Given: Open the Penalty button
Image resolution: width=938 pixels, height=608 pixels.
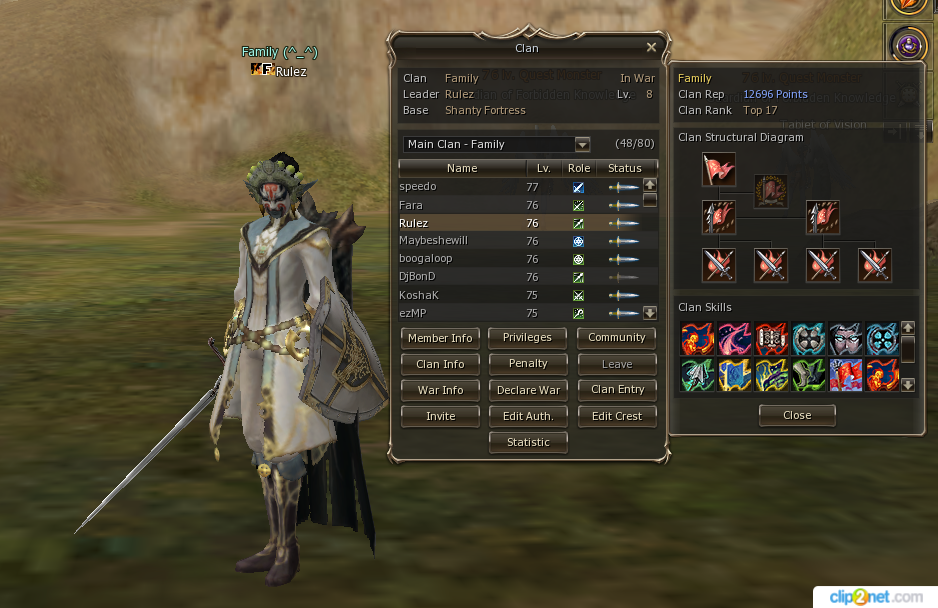Looking at the screenshot, I should [528, 364].
